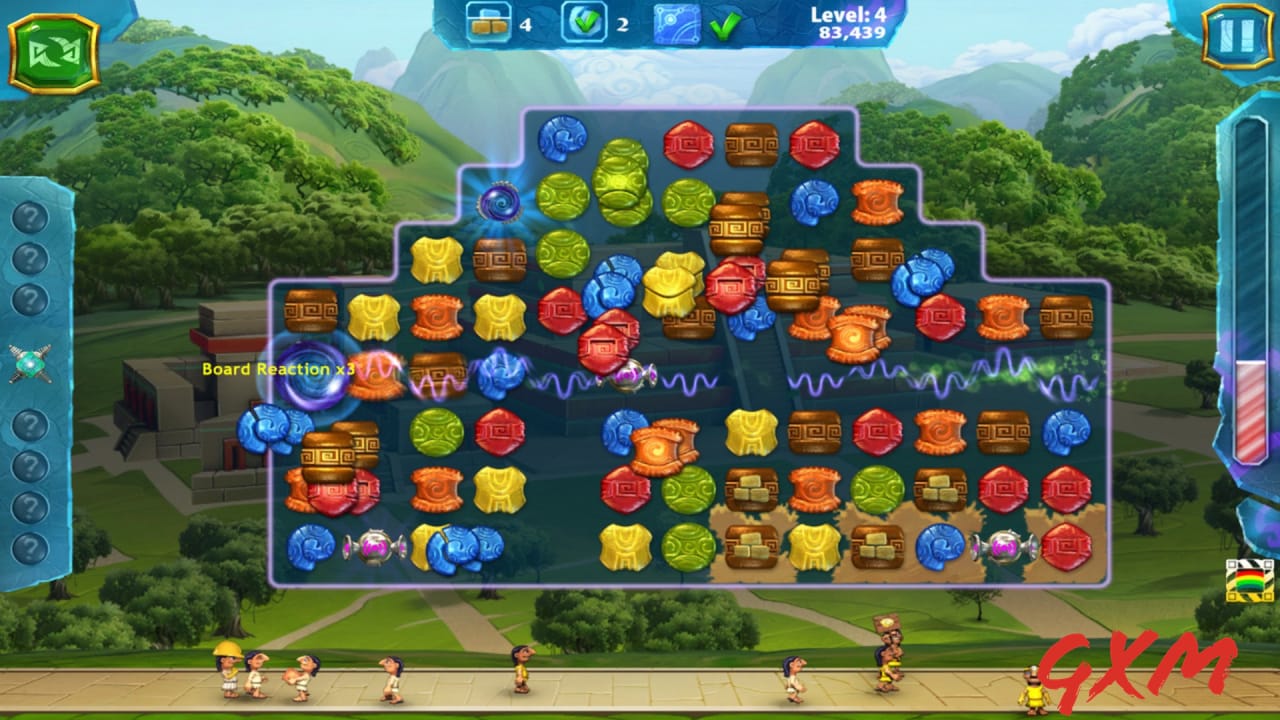Click the wrapped candy near bottom left

pos(373,544)
